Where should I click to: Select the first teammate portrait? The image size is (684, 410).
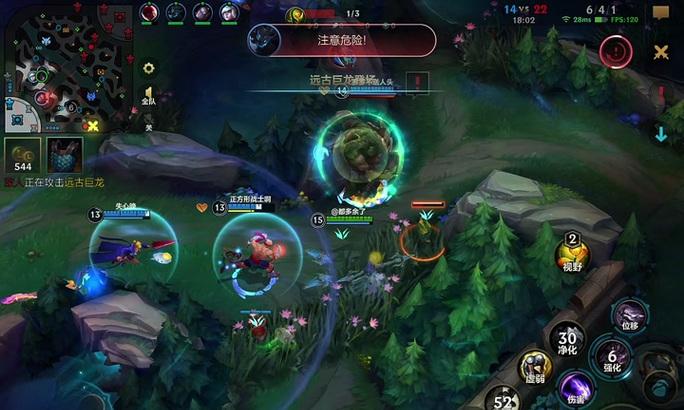(x=150, y=12)
